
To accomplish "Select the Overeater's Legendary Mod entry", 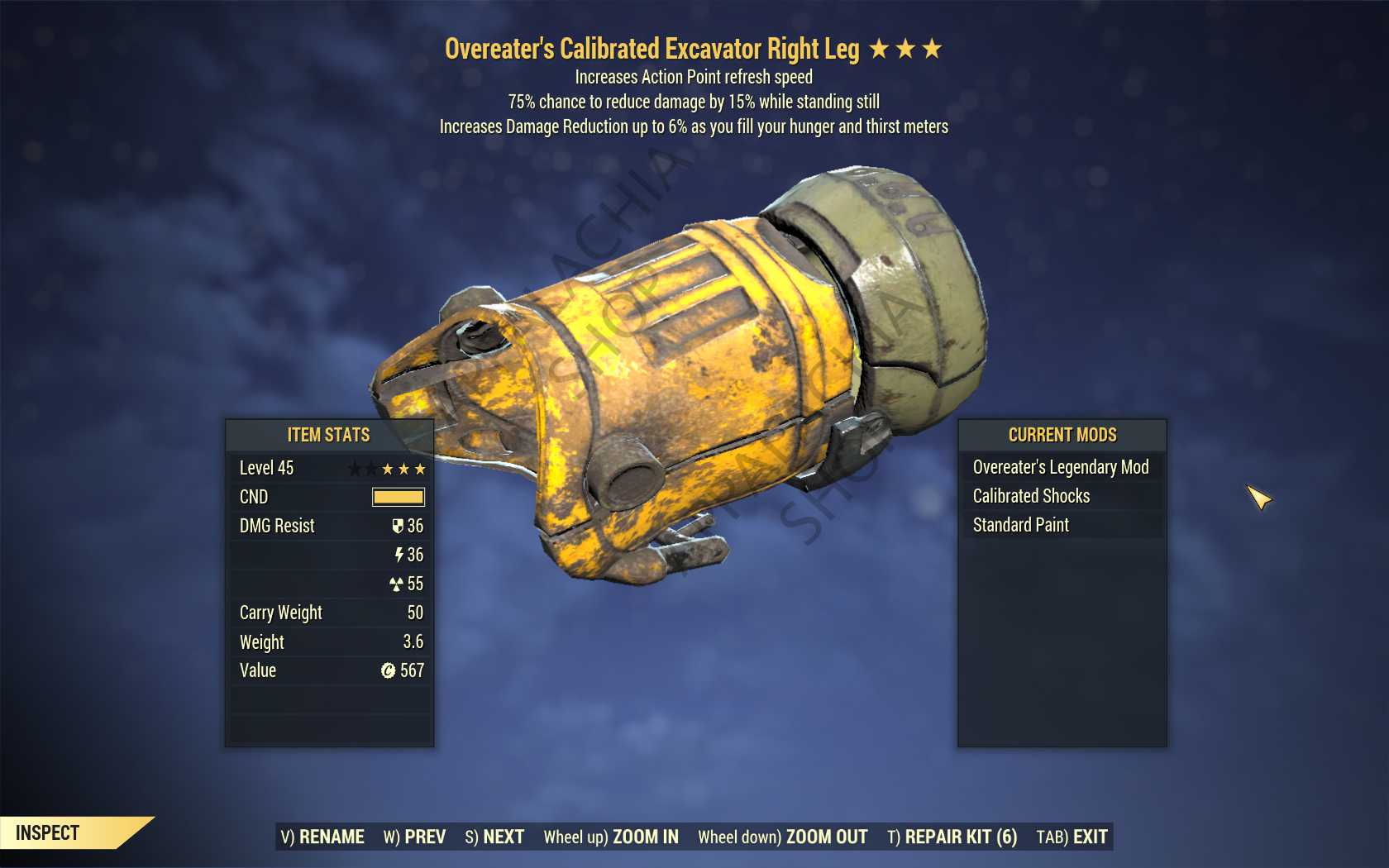I will (x=1061, y=467).
